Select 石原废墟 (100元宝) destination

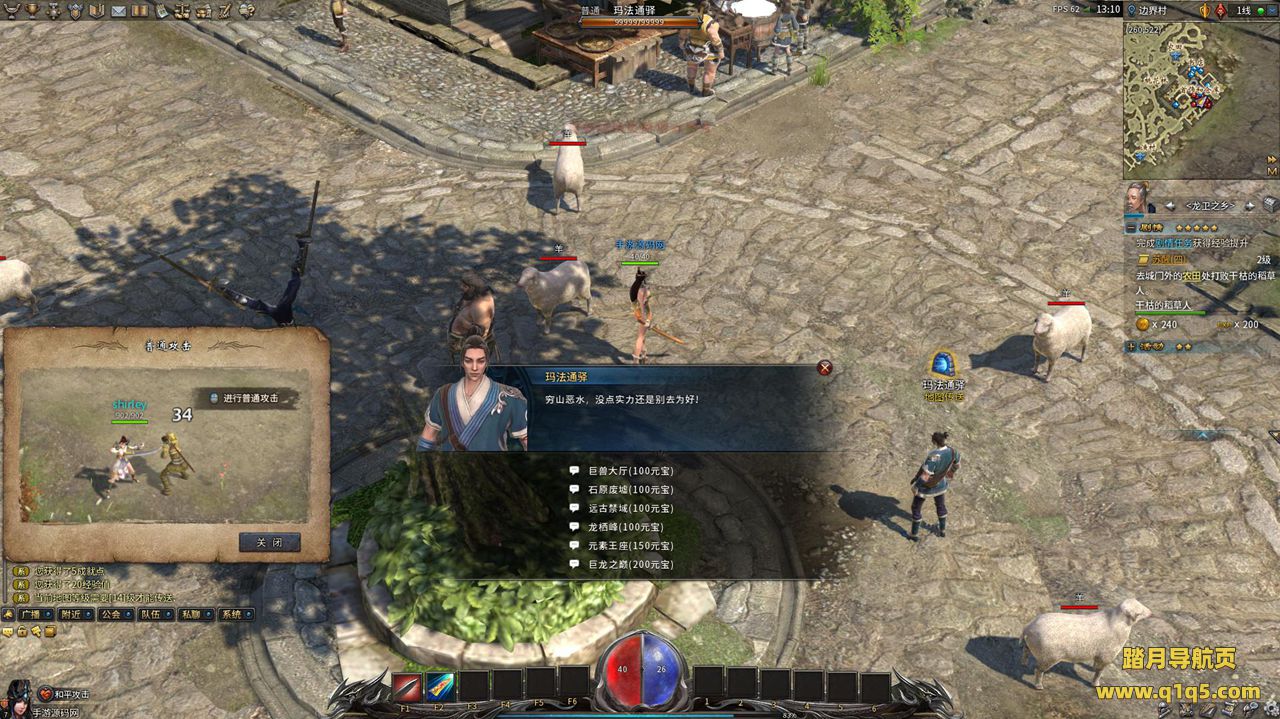[x=624, y=489]
